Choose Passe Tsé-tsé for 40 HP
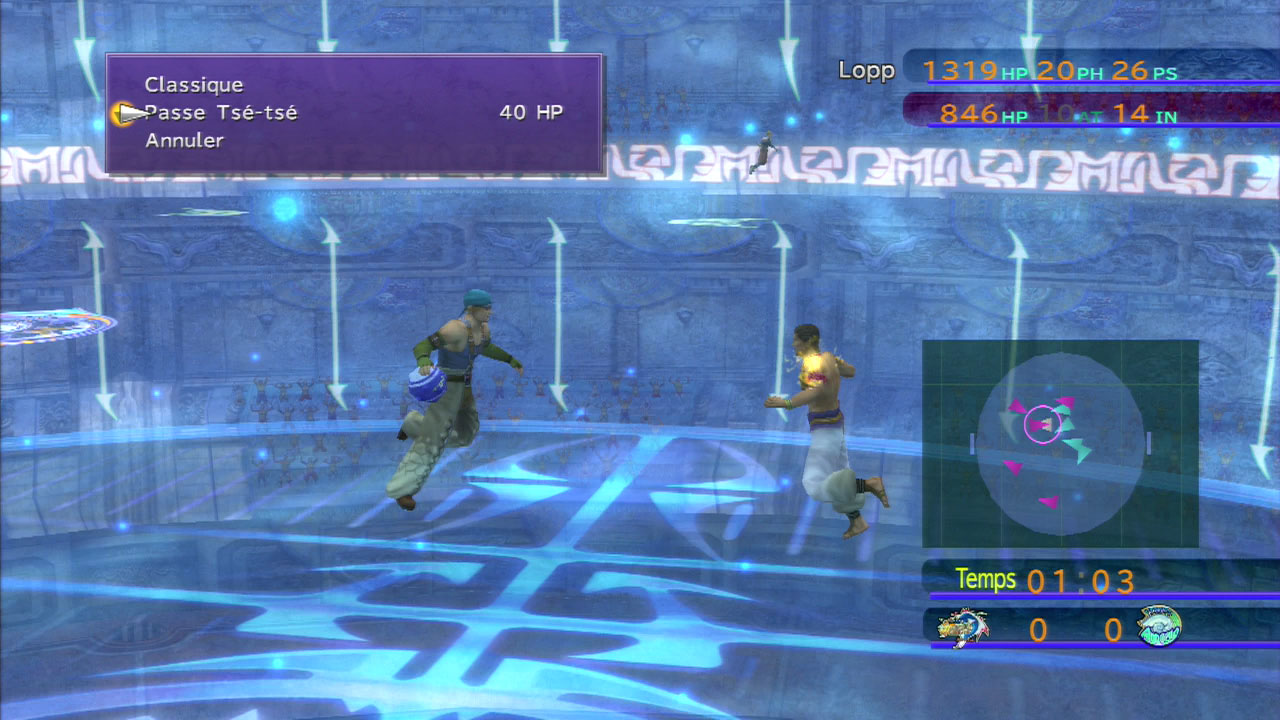Screen dimensions: 1280x720 222,113
